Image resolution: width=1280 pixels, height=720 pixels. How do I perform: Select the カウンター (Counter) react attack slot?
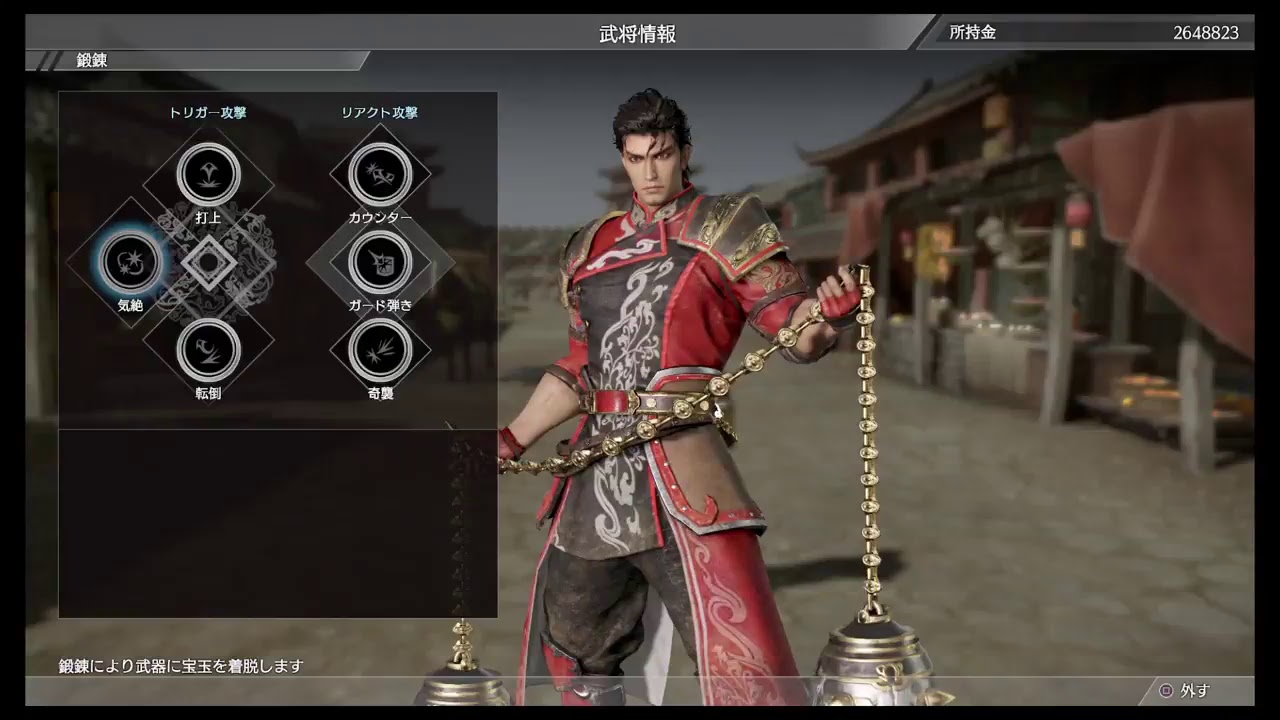[x=380, y=173]
